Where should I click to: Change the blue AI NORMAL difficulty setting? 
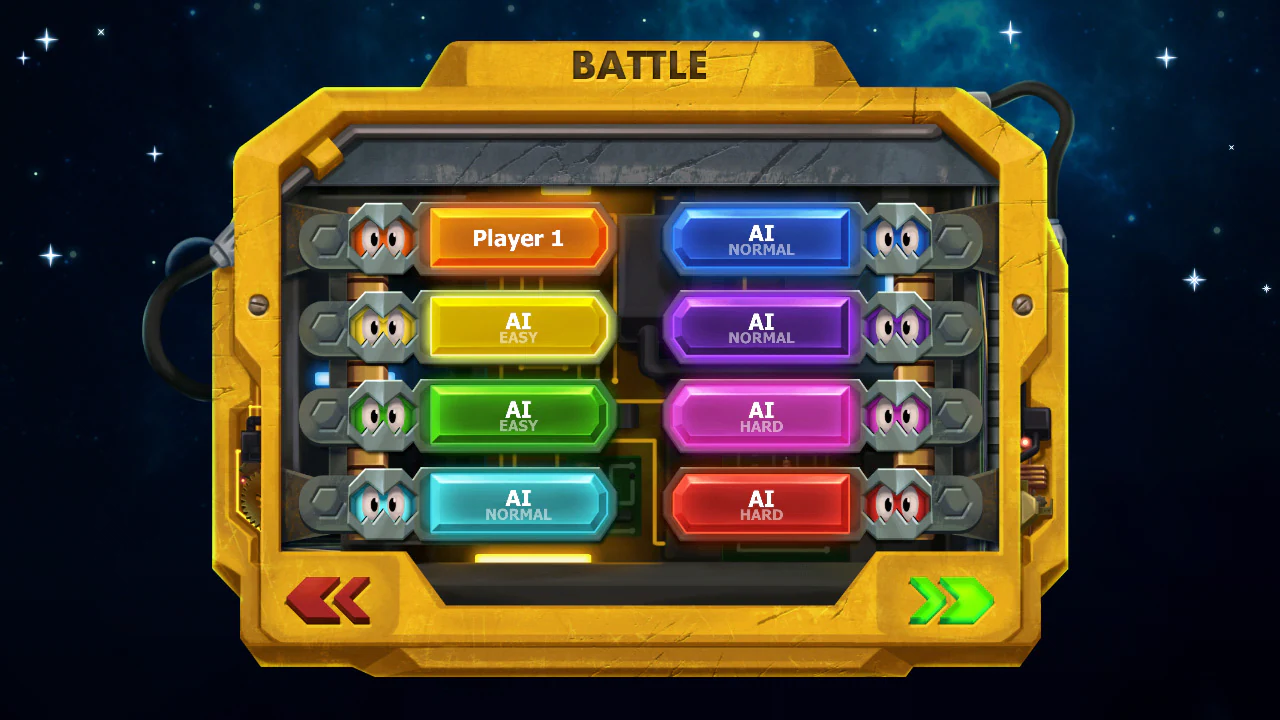click(762, 240)
